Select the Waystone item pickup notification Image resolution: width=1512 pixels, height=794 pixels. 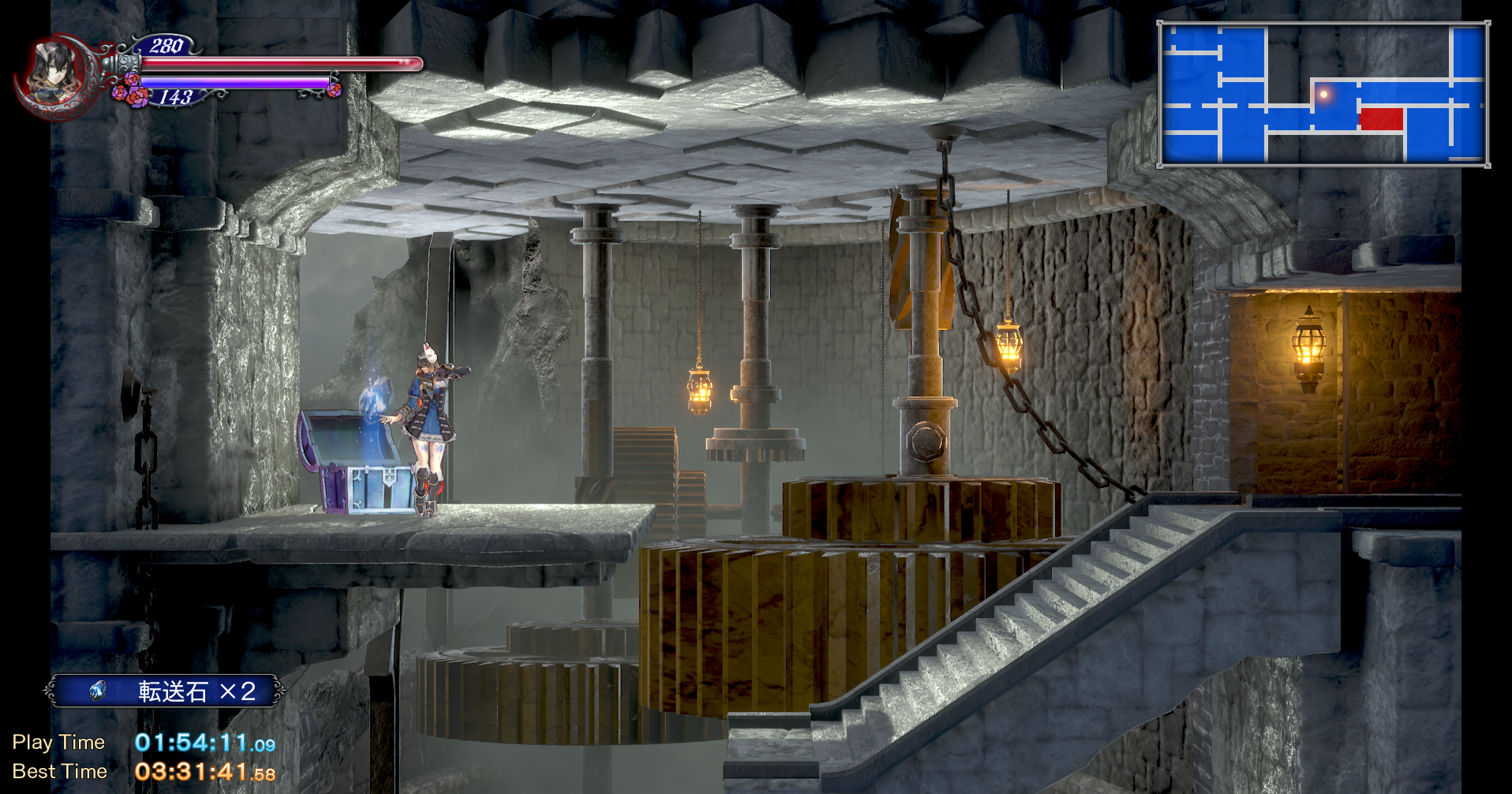(x=164, y=691)
